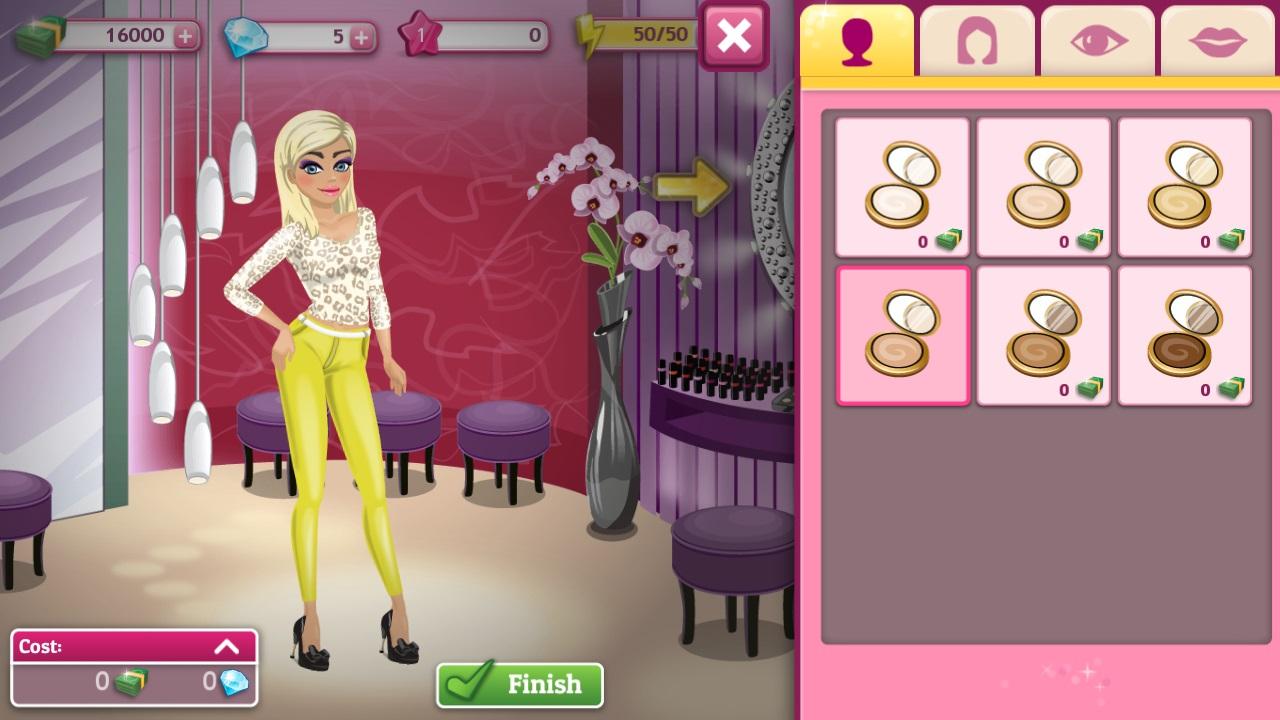Select the top-right golden foundation compact

point(1184,186)
